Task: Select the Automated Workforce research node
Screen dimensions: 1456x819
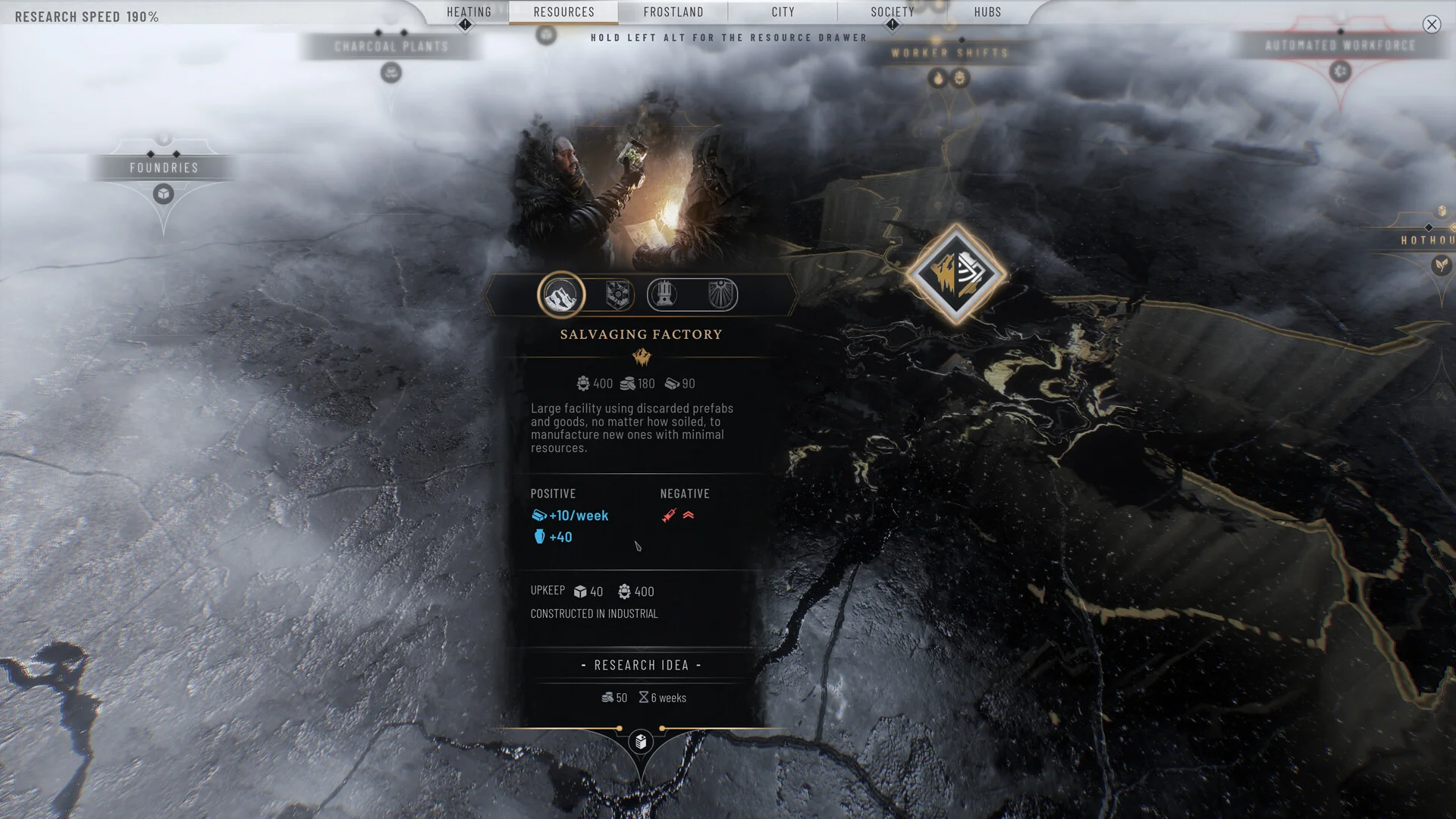Action: 1340,46
